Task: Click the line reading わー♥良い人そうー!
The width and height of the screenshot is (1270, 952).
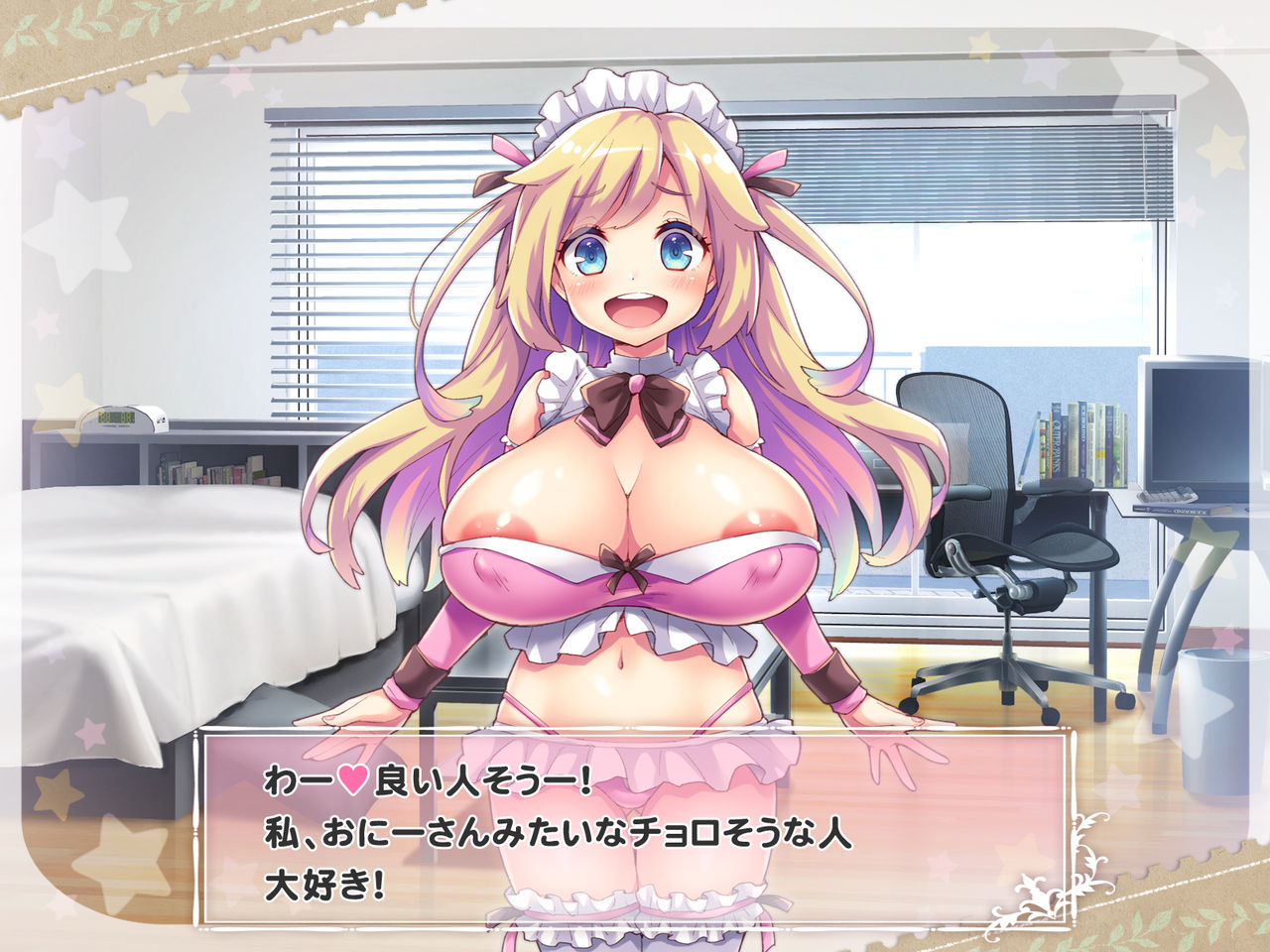Action: [x=427, y=780]
